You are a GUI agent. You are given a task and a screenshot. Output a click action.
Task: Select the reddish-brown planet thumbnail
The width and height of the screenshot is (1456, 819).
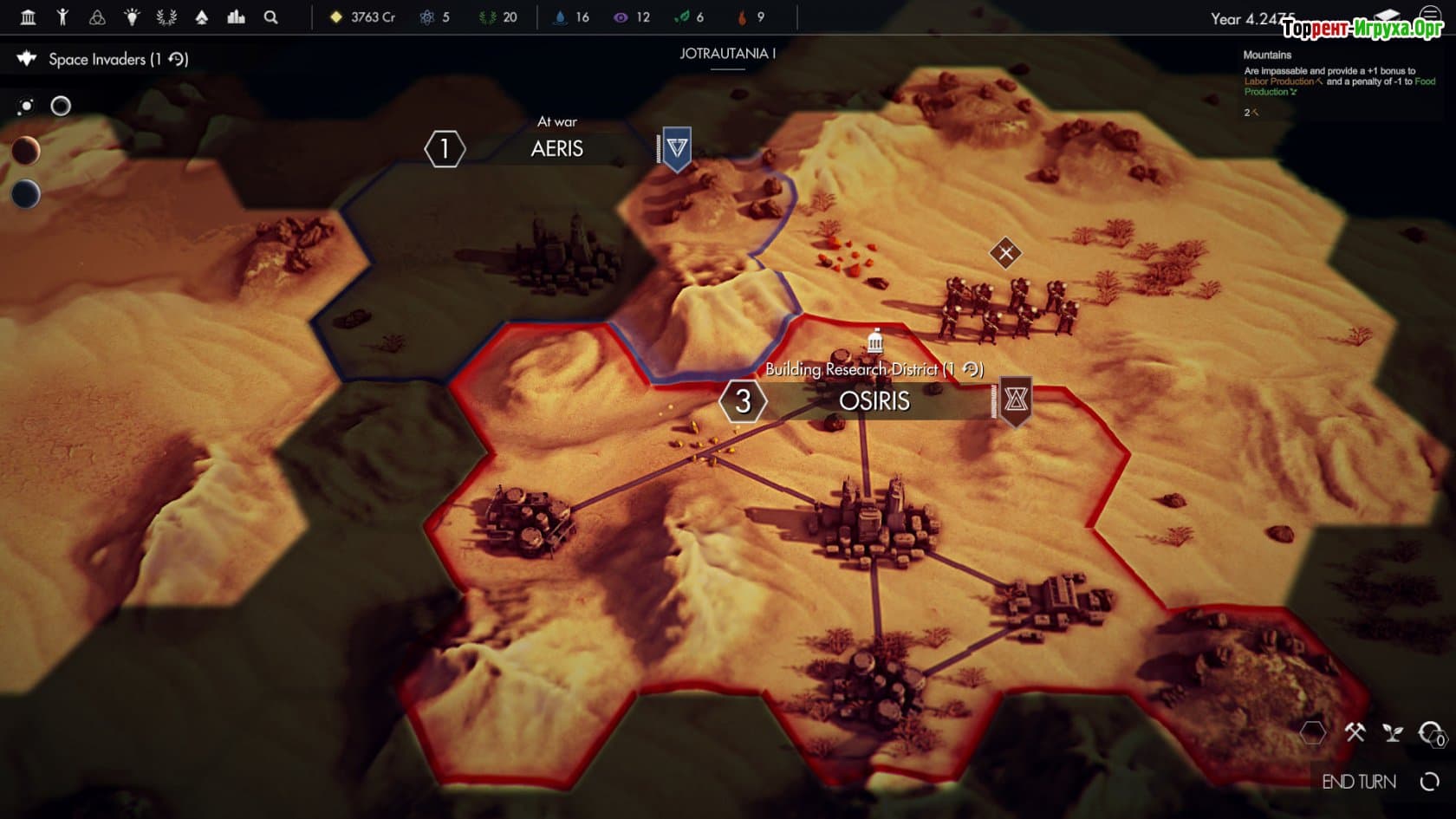coord(26,151)
